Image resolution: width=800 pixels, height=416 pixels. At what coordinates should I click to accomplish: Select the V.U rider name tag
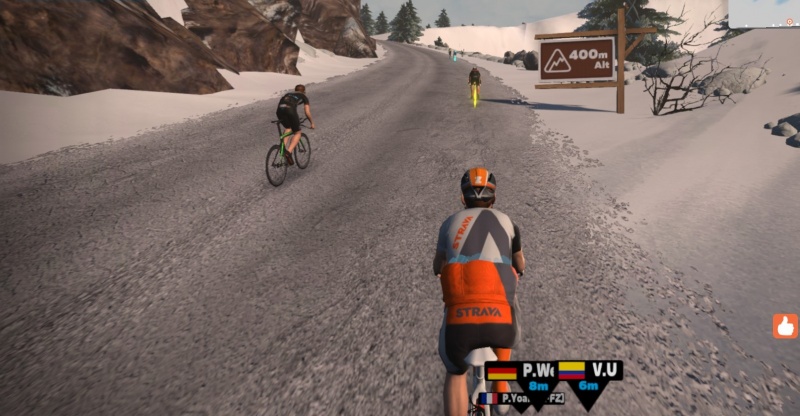(589, 376)
